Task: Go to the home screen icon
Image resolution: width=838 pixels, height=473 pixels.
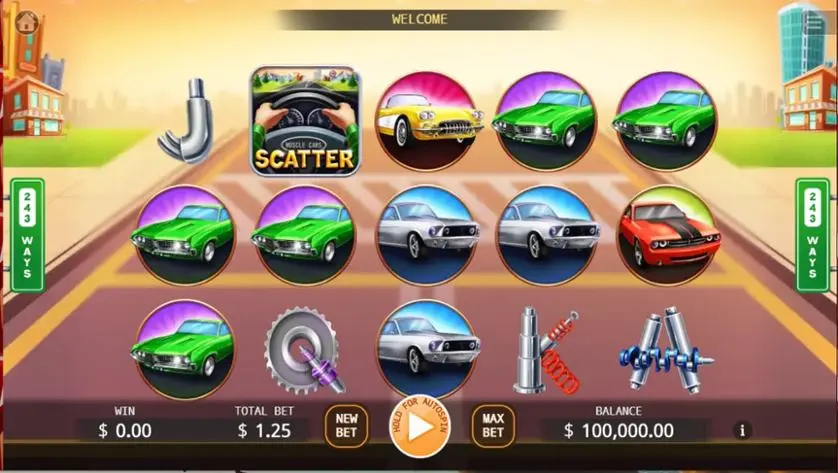Action: pyautogui.click(x=27, y=18)
